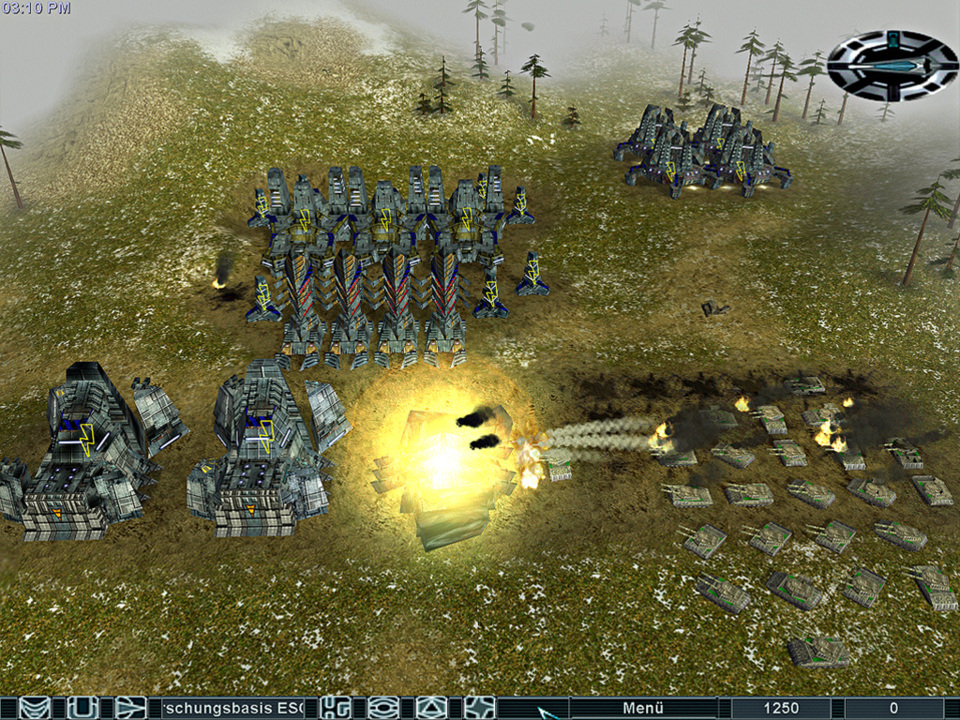
Task: Choose the triangle icon in bottom bar
Action: click(x=431, y=708)
